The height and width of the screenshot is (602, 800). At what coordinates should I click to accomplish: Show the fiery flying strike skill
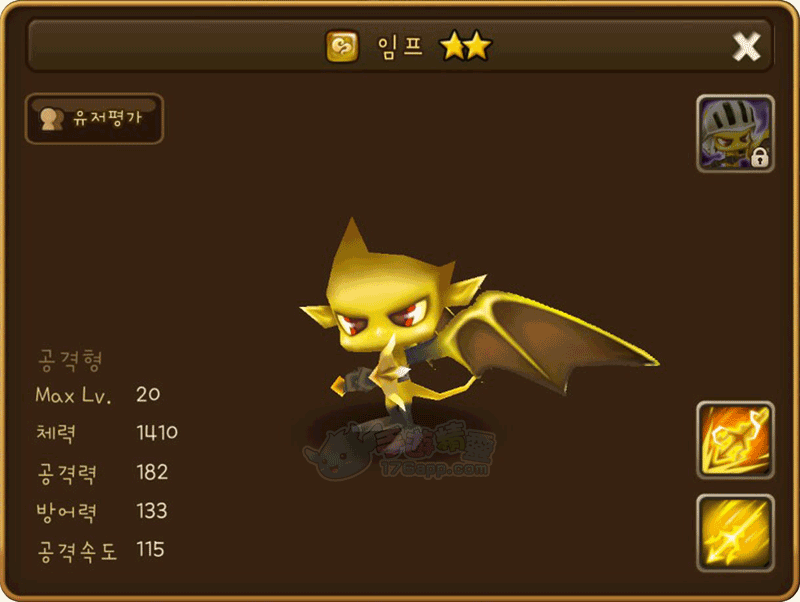tap(735, 440)
